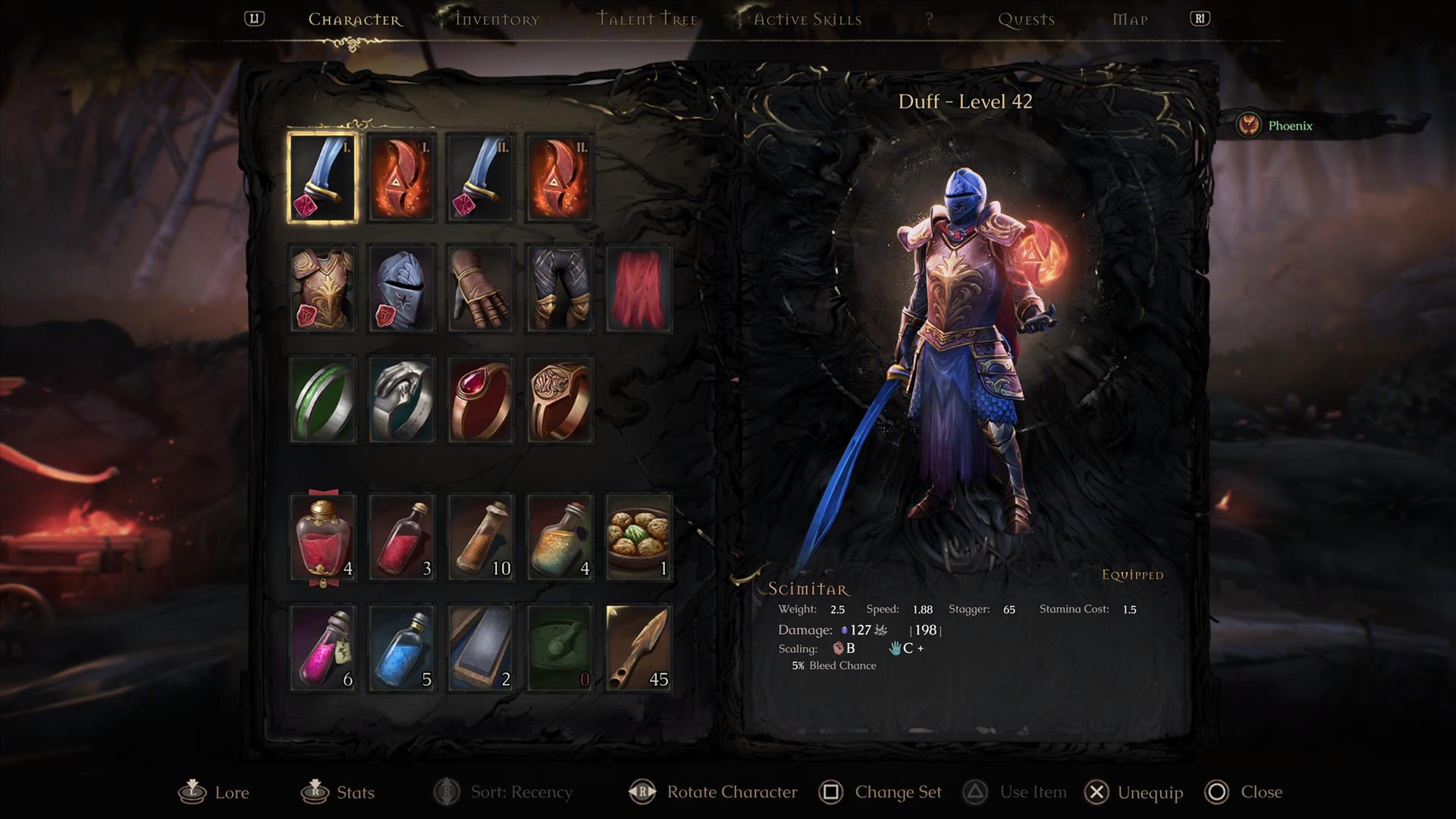Select the Phoenix skill badge
Screen dimensions: 1456x819
[1275, 125]
